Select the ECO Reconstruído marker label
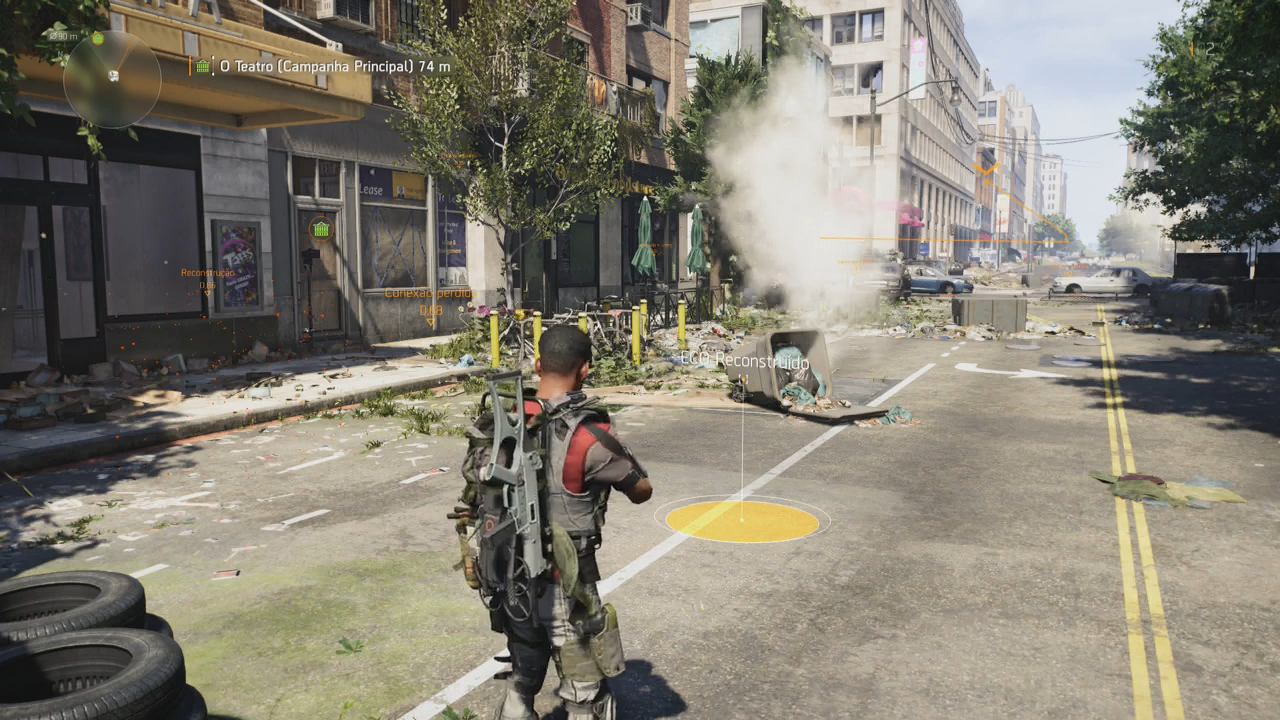1280x720 pixels. coord(745,360)
